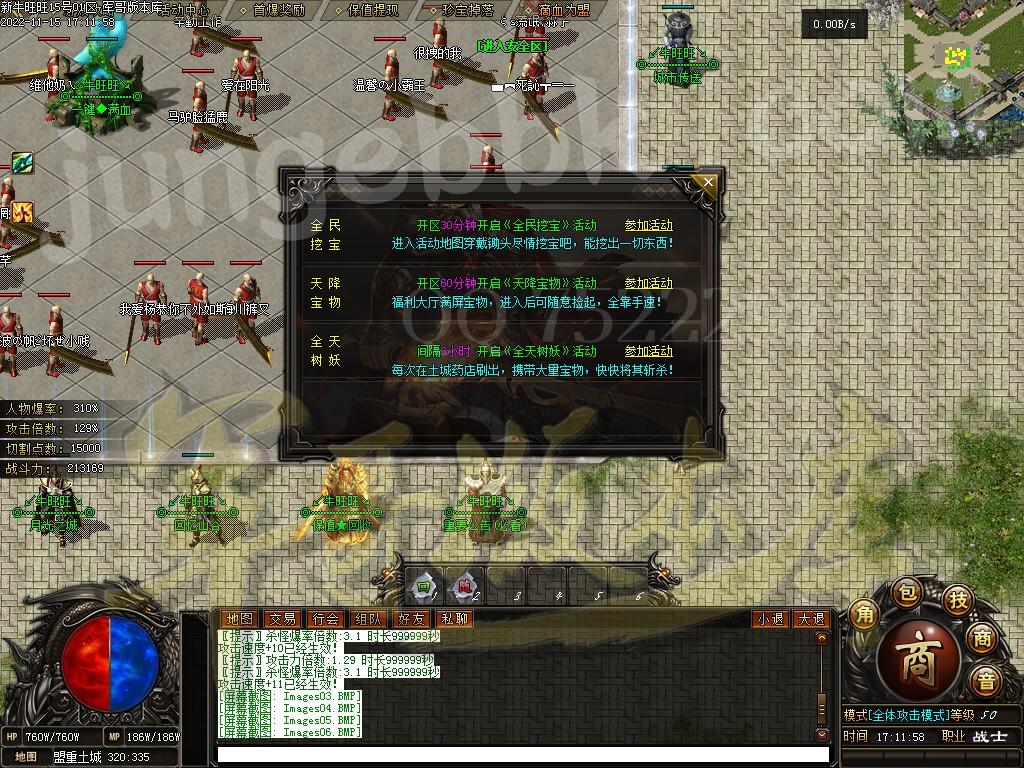Open the 包 bag inventory icon

[x=905, y=591]
